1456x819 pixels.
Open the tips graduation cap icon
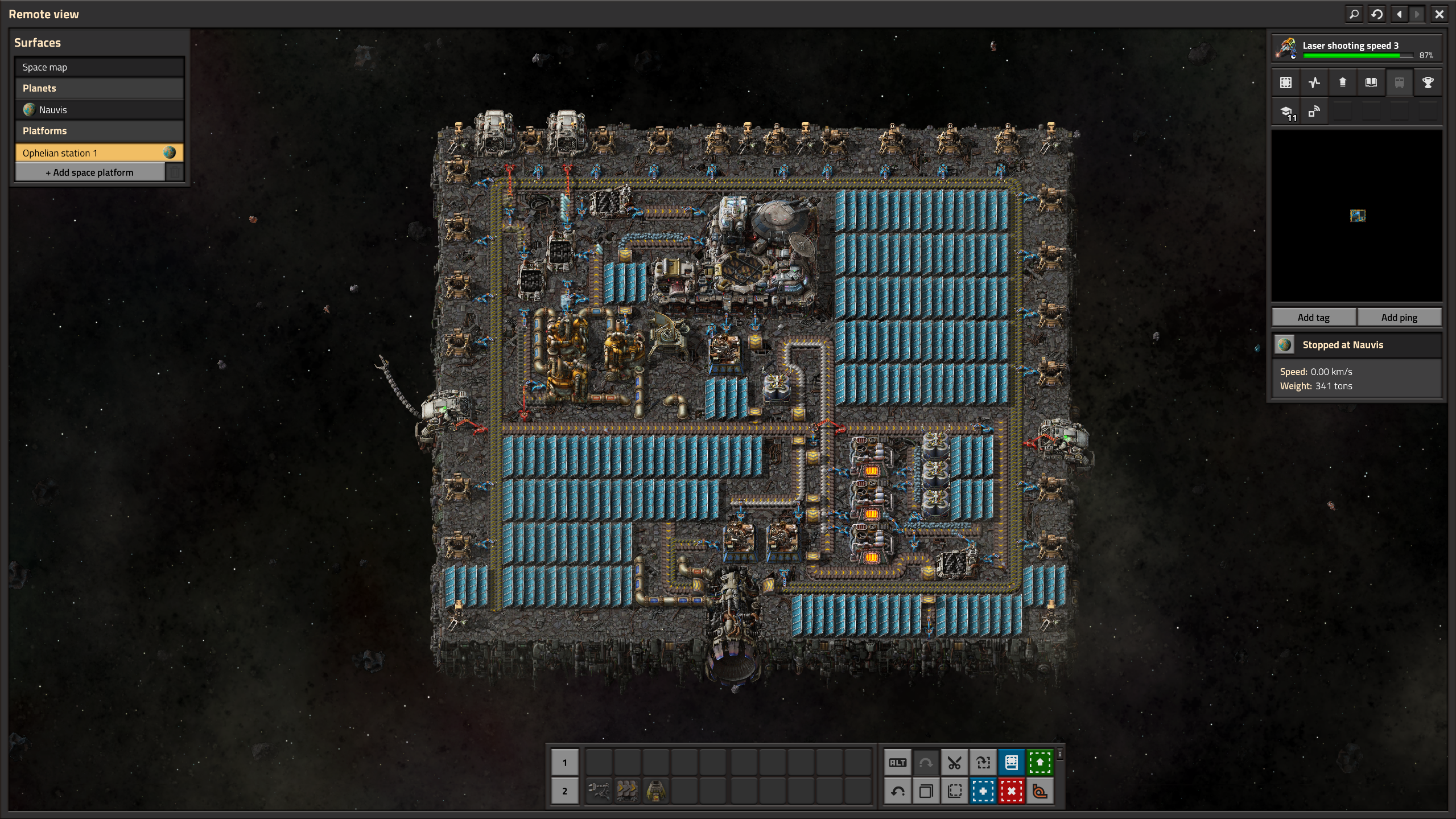1286,112
